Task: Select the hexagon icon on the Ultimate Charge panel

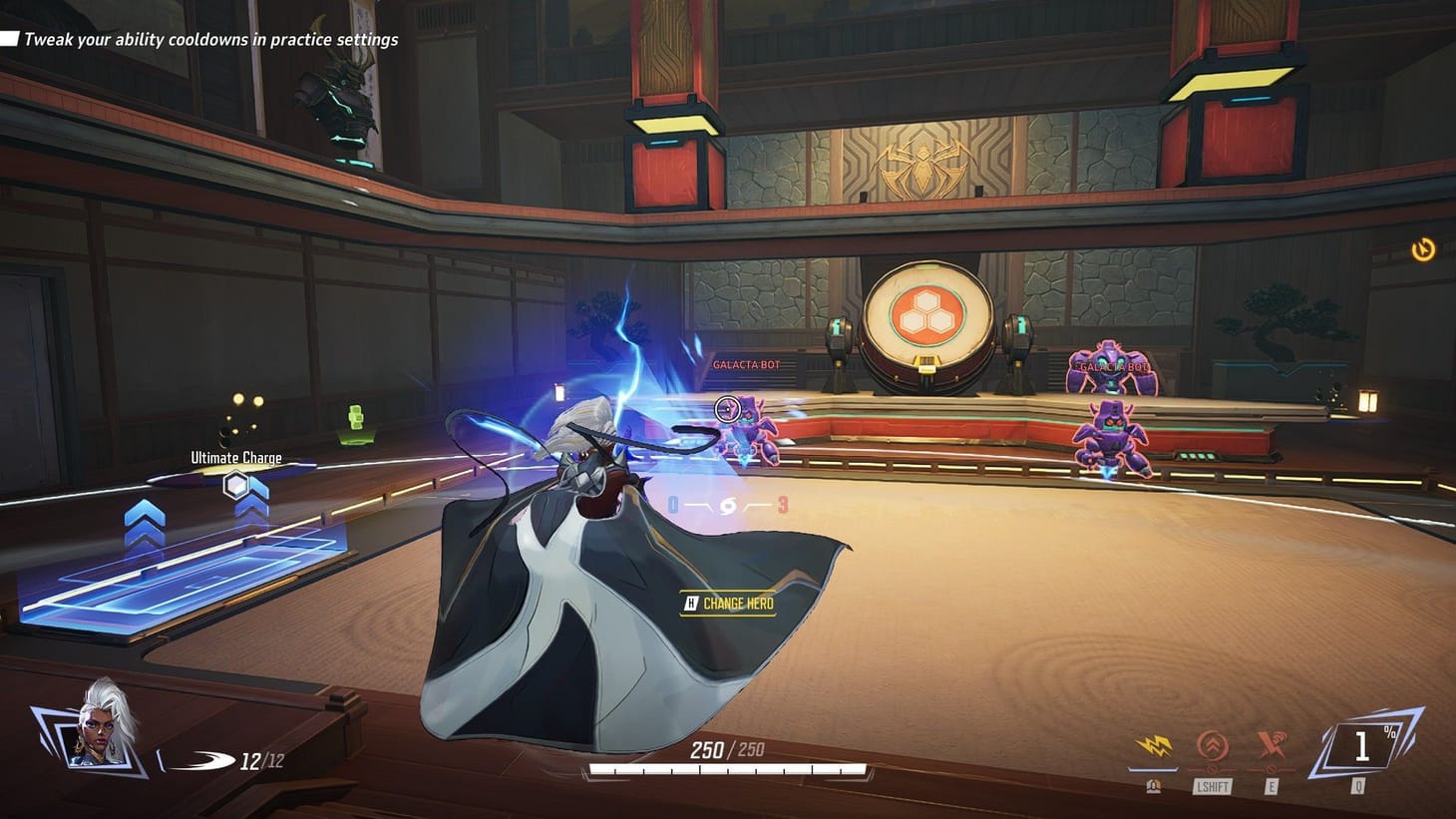Action: tap(235, 486)
